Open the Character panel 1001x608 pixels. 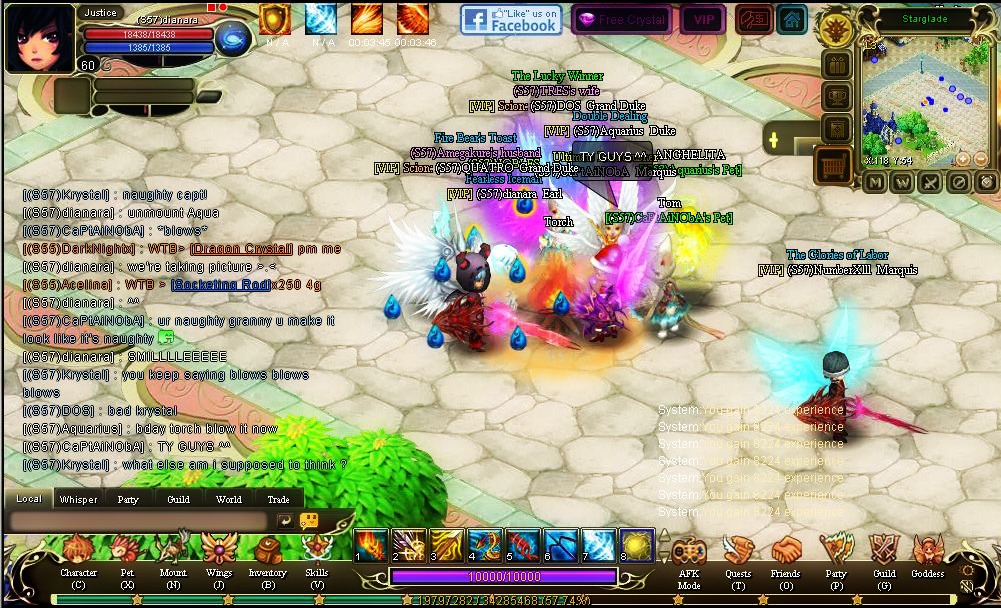pos(78,553)
